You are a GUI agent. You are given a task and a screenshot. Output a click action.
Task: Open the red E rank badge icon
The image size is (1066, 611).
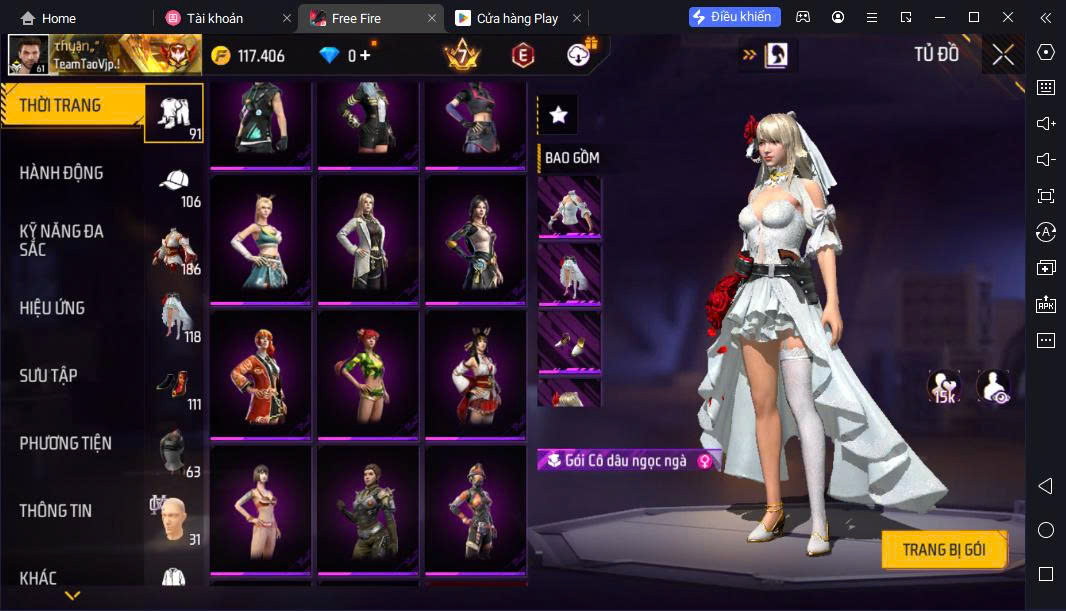(522, 56)
